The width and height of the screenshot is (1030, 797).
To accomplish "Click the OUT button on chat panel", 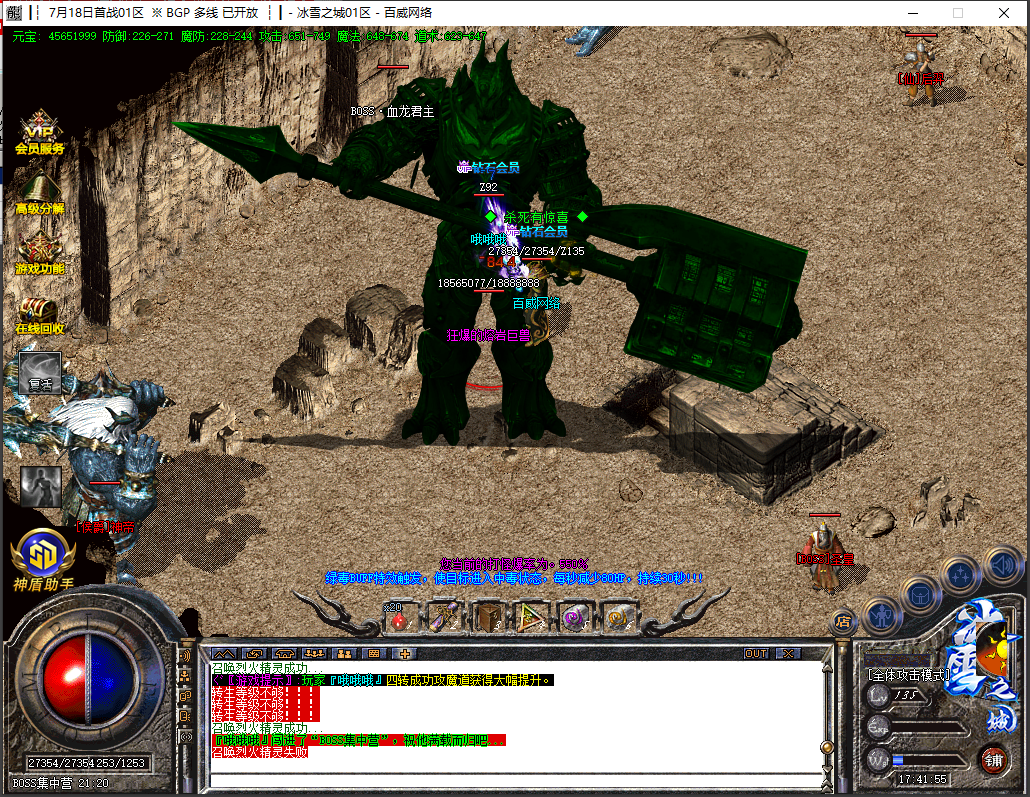I will tap(757, 653).
